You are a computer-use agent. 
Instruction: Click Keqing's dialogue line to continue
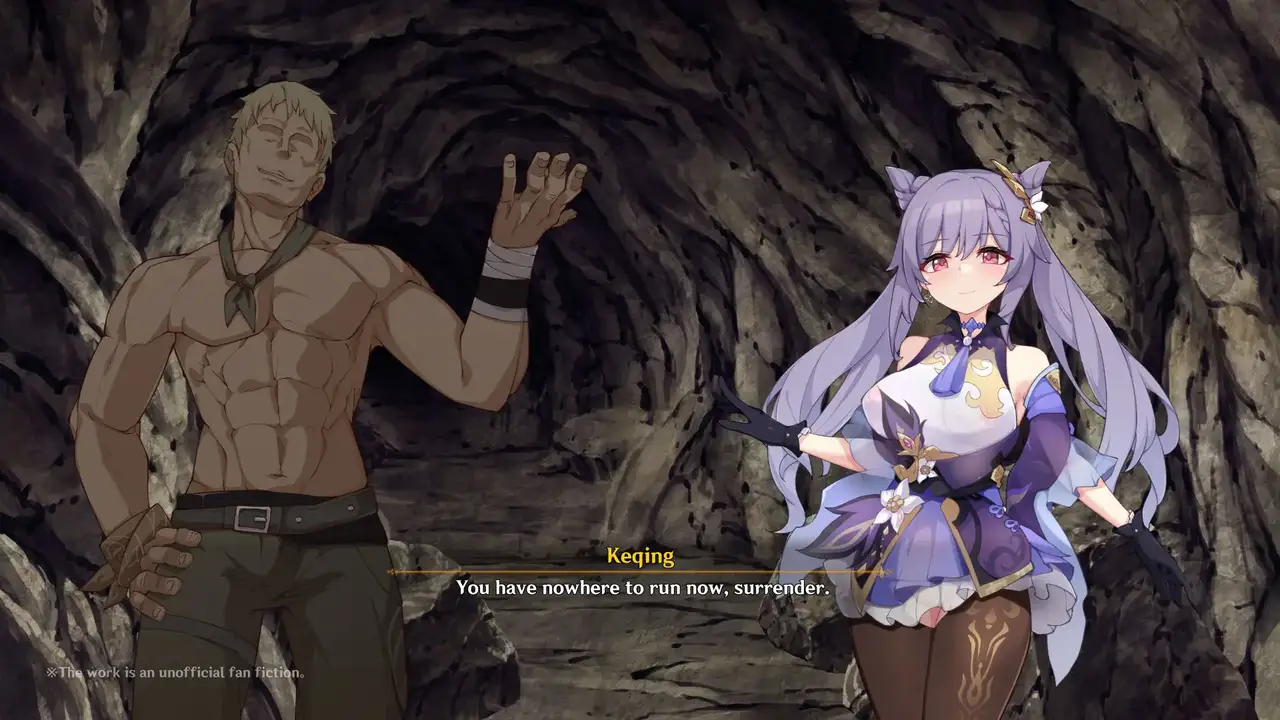642,588
